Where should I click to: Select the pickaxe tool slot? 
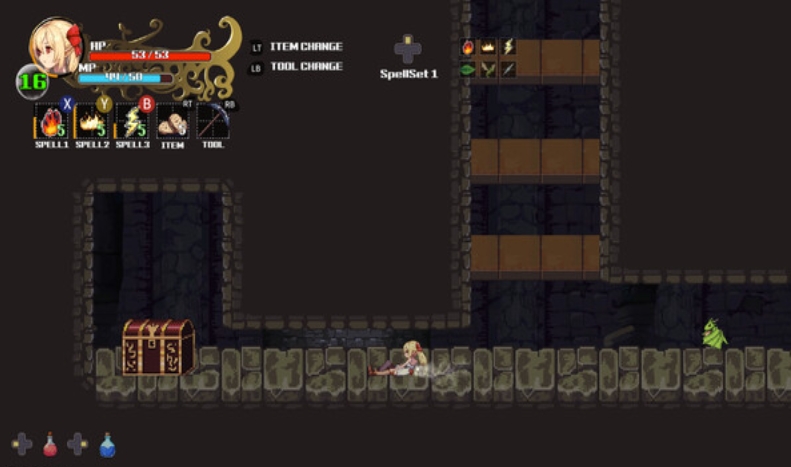click(213, 122)
